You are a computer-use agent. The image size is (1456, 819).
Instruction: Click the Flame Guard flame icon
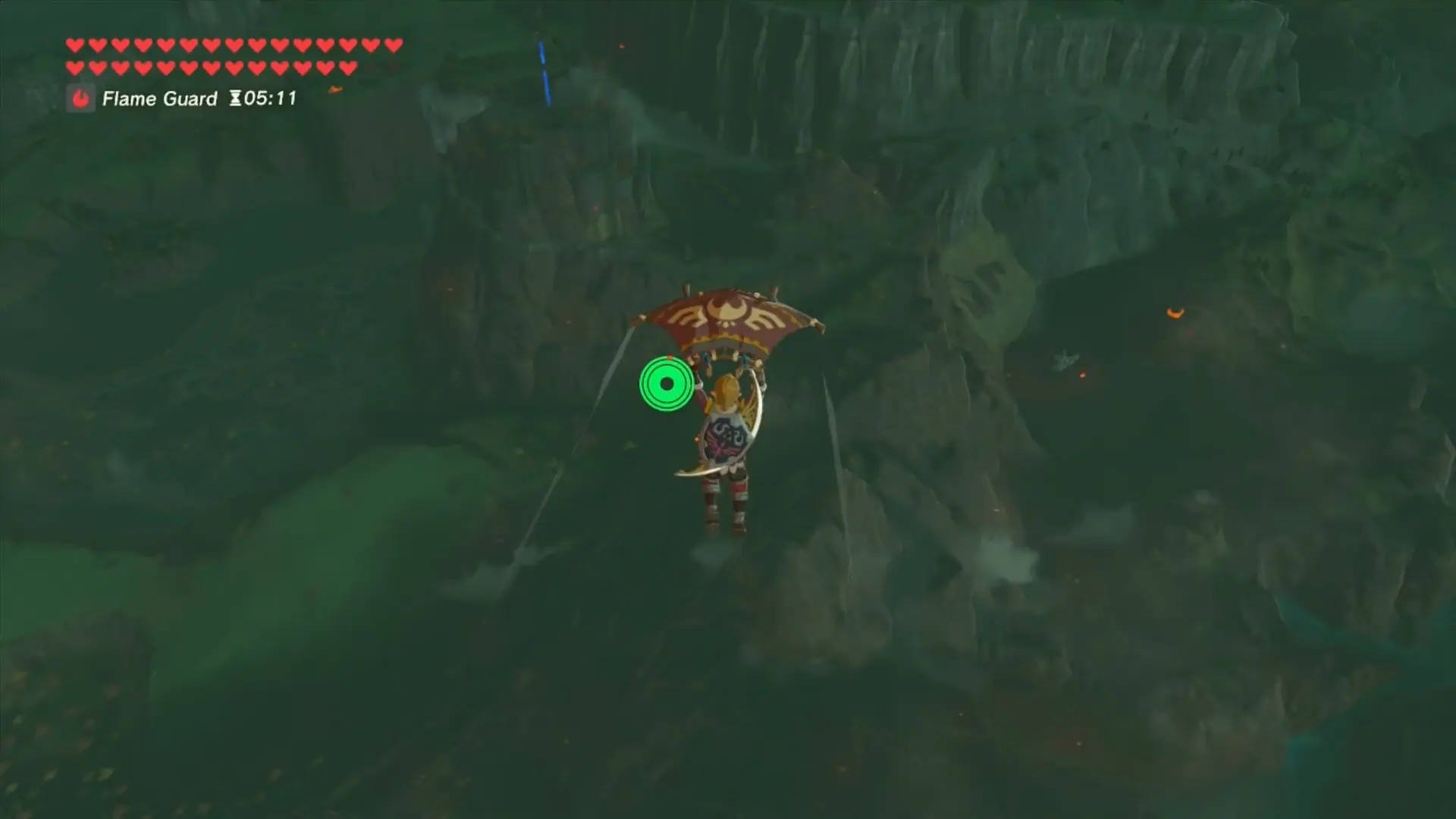(x=81, y=98)
